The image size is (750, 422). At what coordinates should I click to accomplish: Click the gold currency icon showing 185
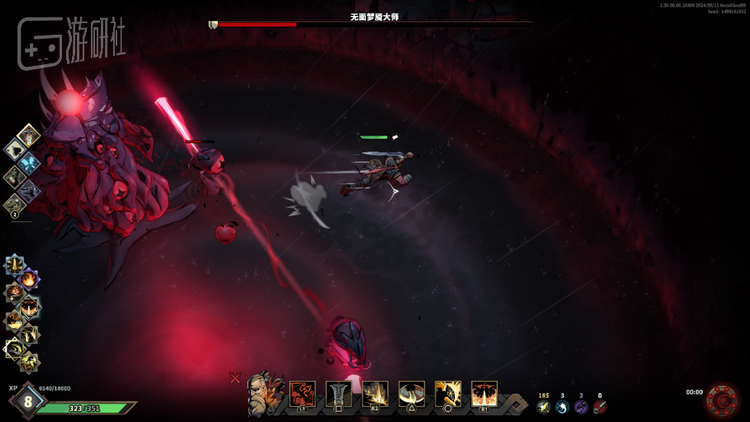click(544, 407)
